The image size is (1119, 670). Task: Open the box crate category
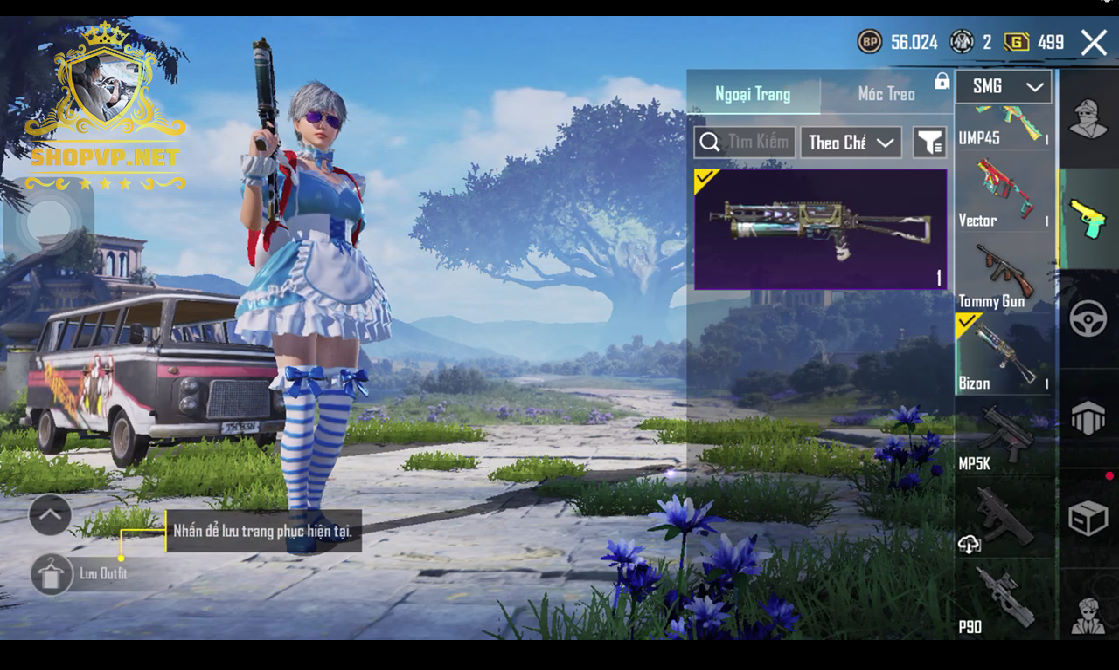pyautogui.click(x=1088, y=519)
